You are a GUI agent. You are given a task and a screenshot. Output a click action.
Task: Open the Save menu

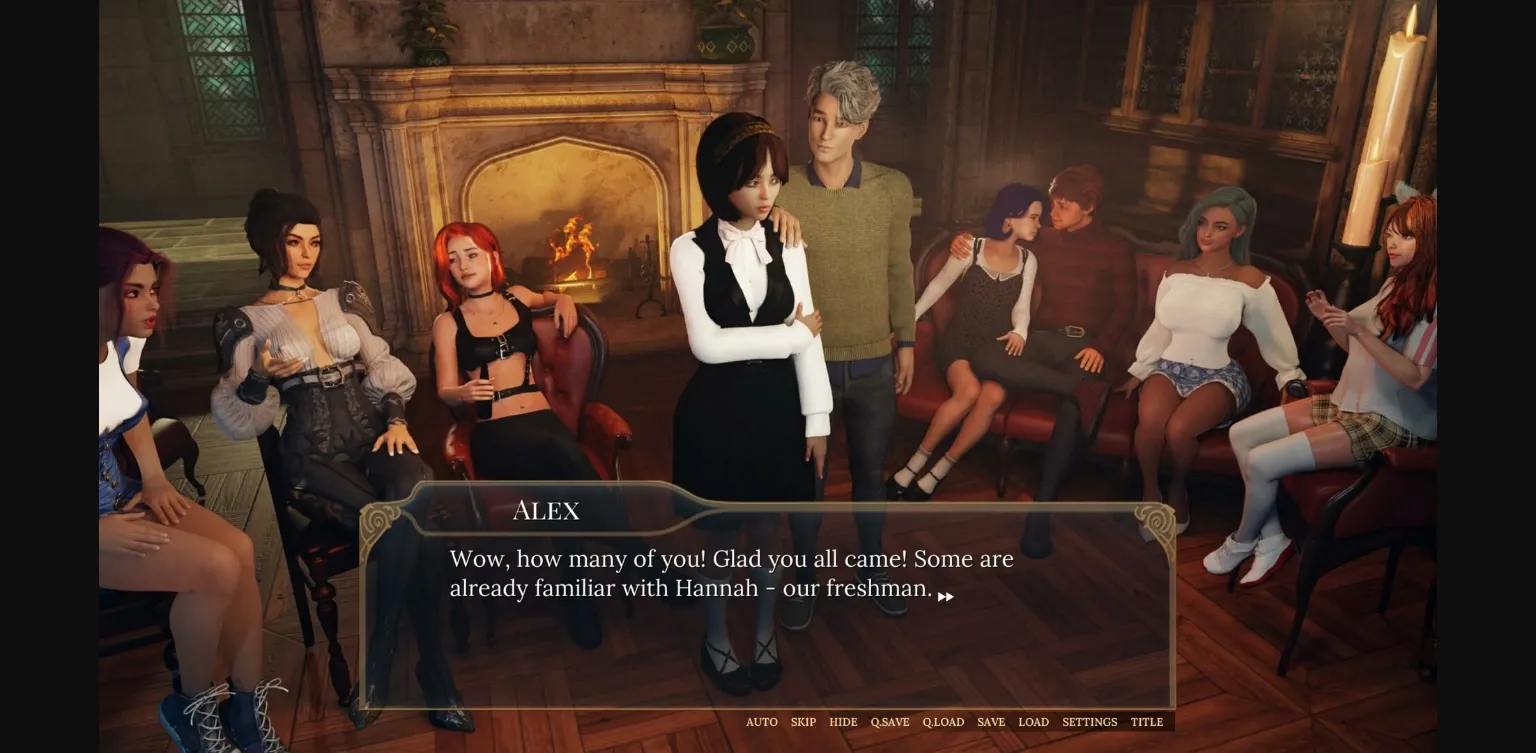[991, 722]
